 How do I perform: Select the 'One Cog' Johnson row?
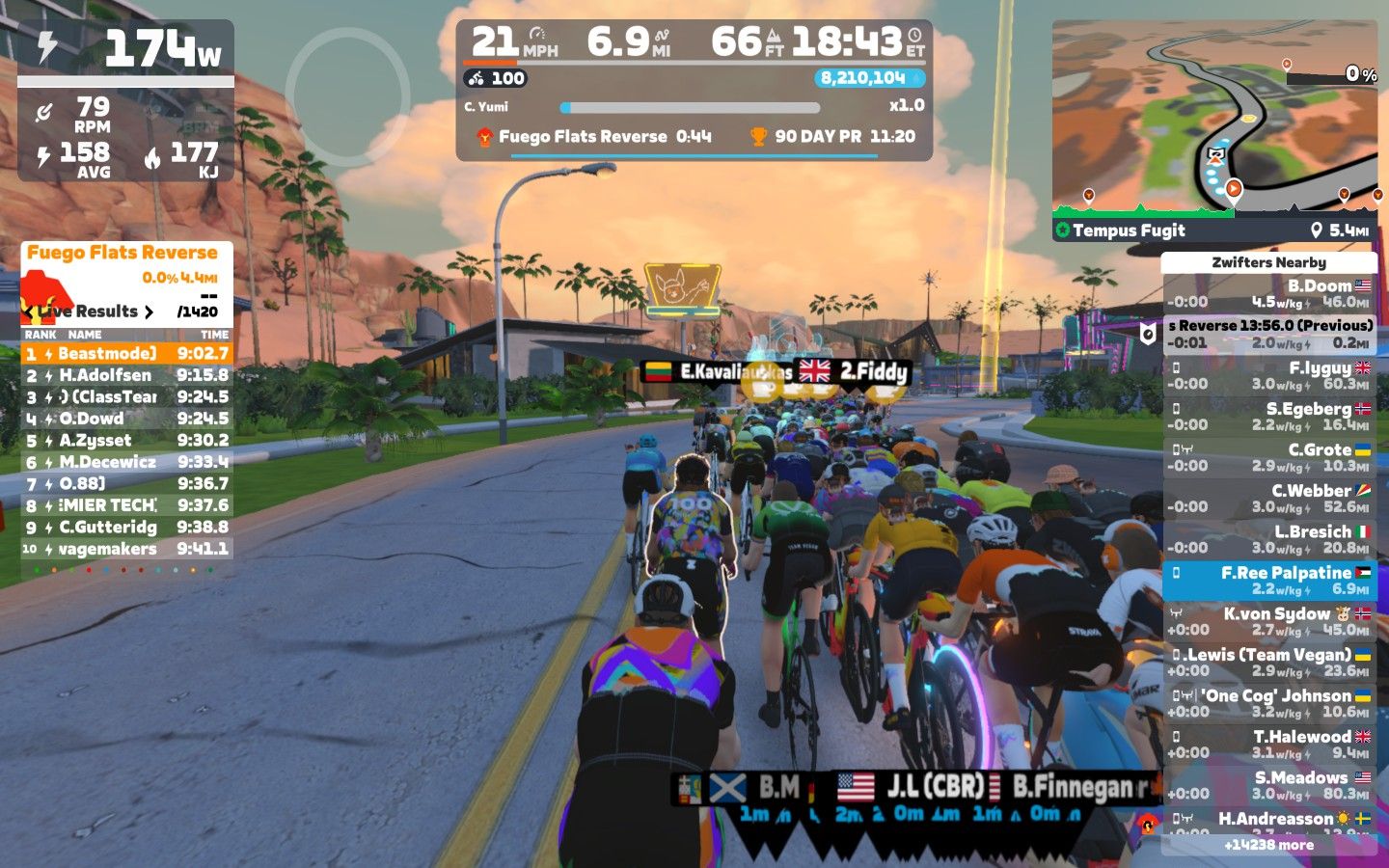coord(1268,703)
